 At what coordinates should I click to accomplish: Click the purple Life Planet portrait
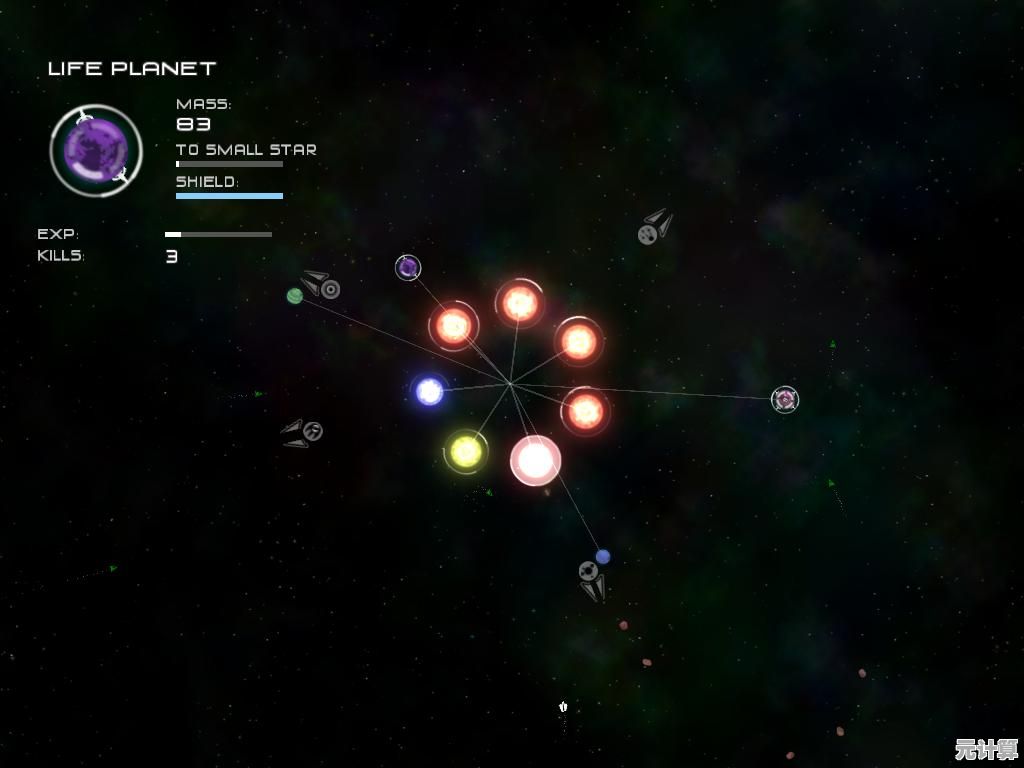(x=96, y=150)
